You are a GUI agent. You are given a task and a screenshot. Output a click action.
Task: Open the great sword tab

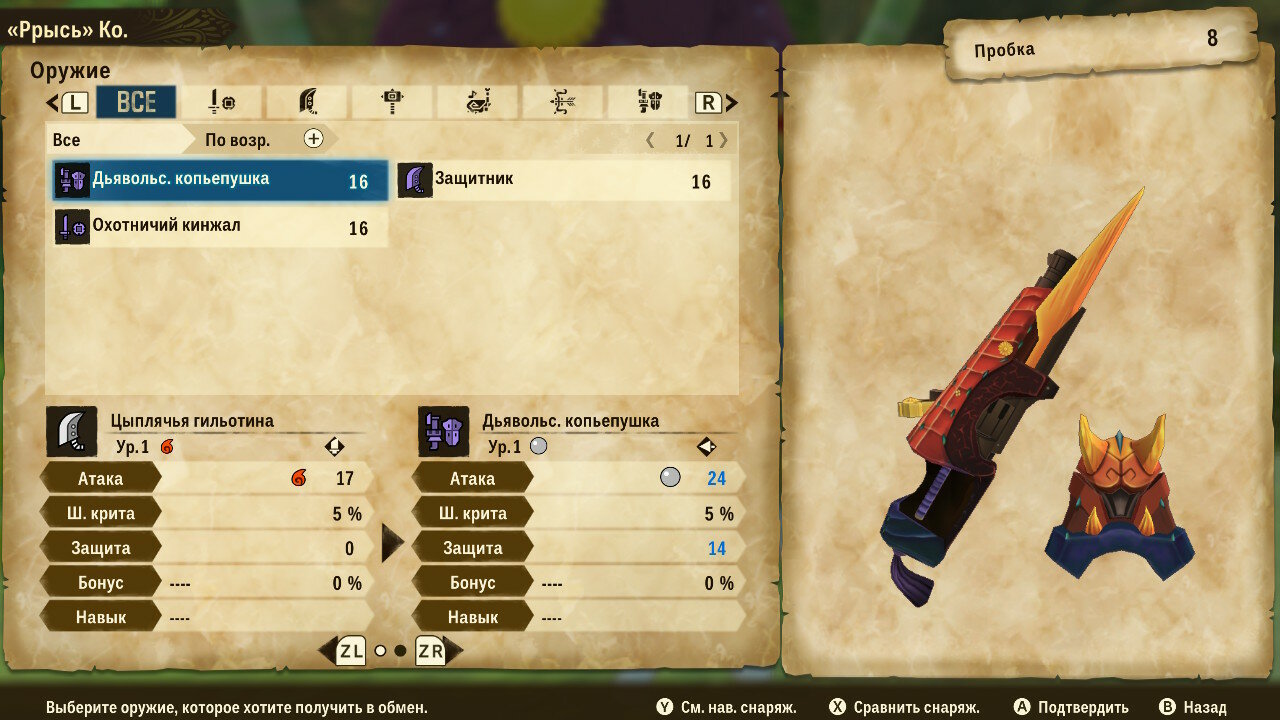coord(307,102)
